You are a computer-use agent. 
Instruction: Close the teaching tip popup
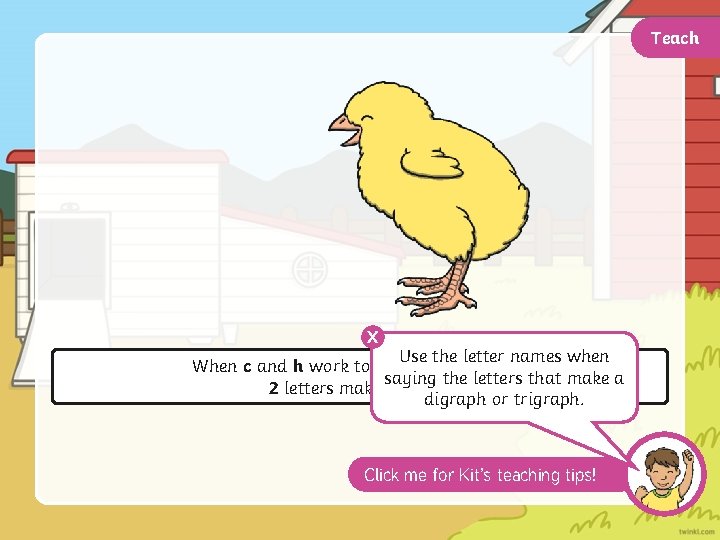coord(373,337)
